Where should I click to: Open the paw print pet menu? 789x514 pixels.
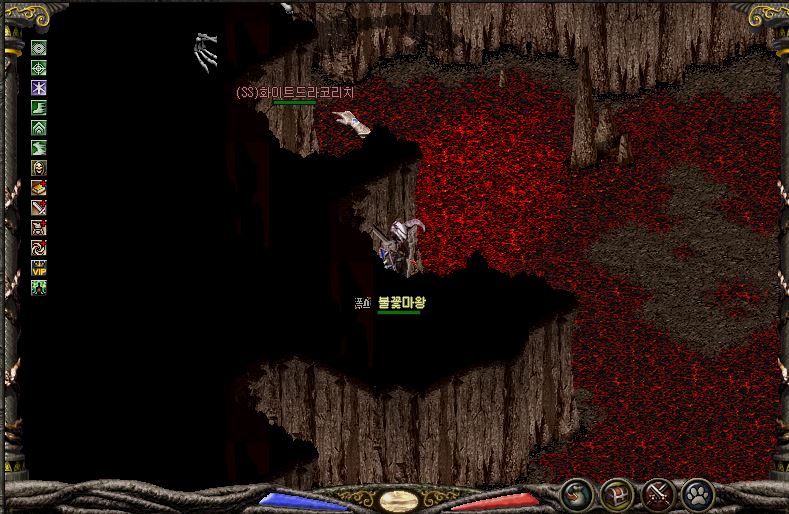[697, 493]
